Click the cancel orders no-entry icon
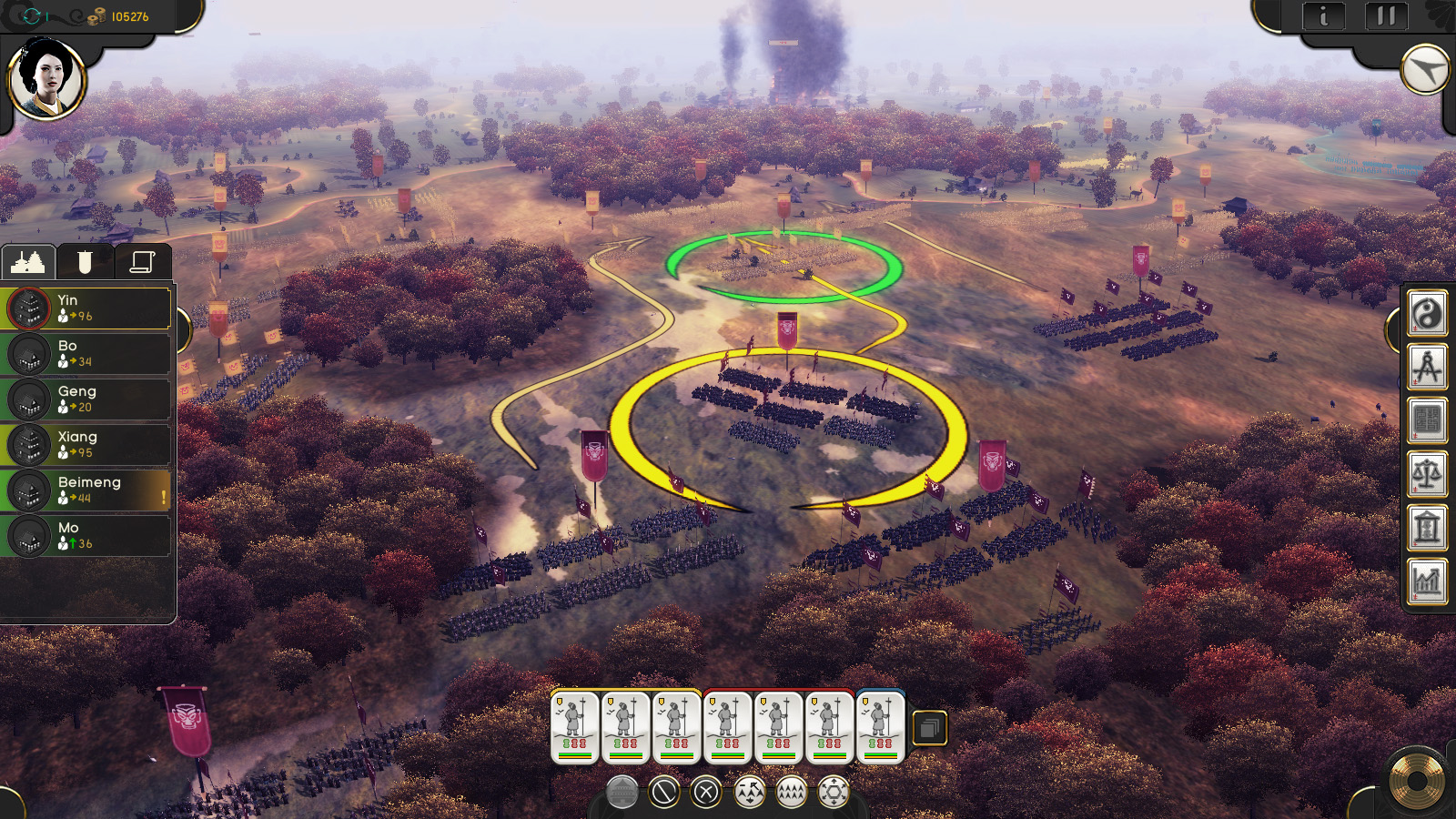 (662, 794)
